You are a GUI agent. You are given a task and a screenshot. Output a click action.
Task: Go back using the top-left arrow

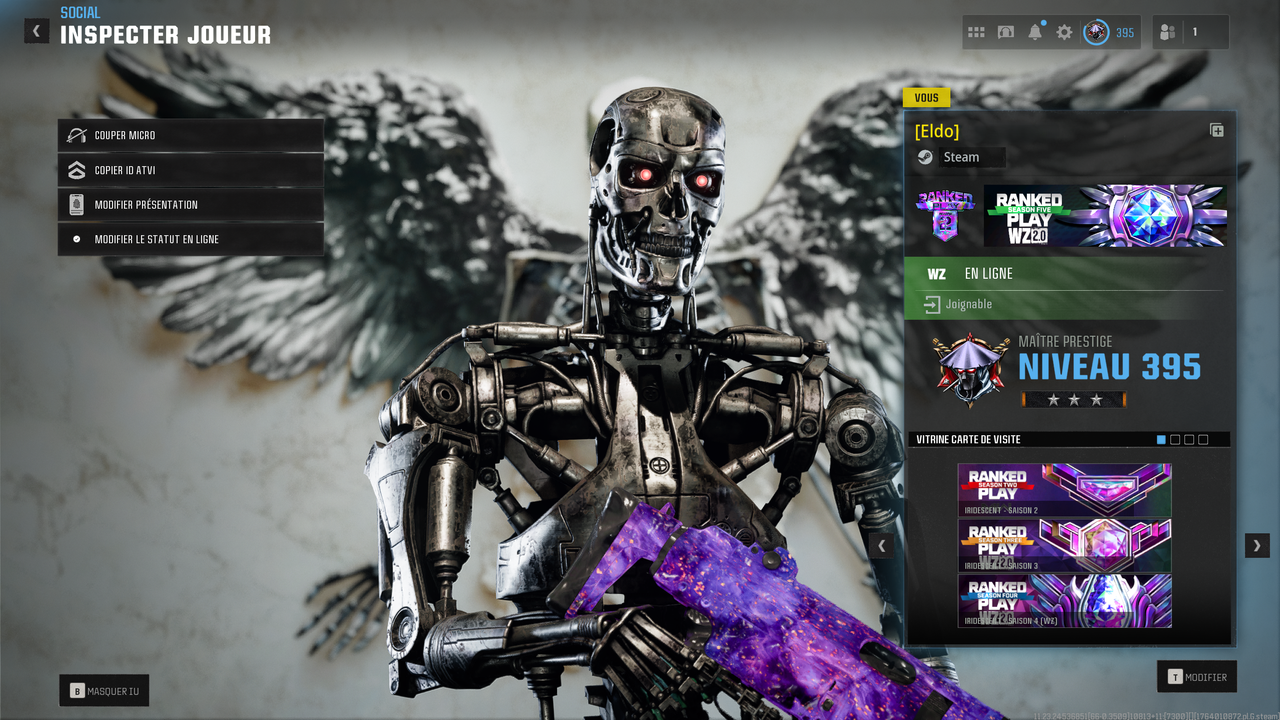[36, 31]
